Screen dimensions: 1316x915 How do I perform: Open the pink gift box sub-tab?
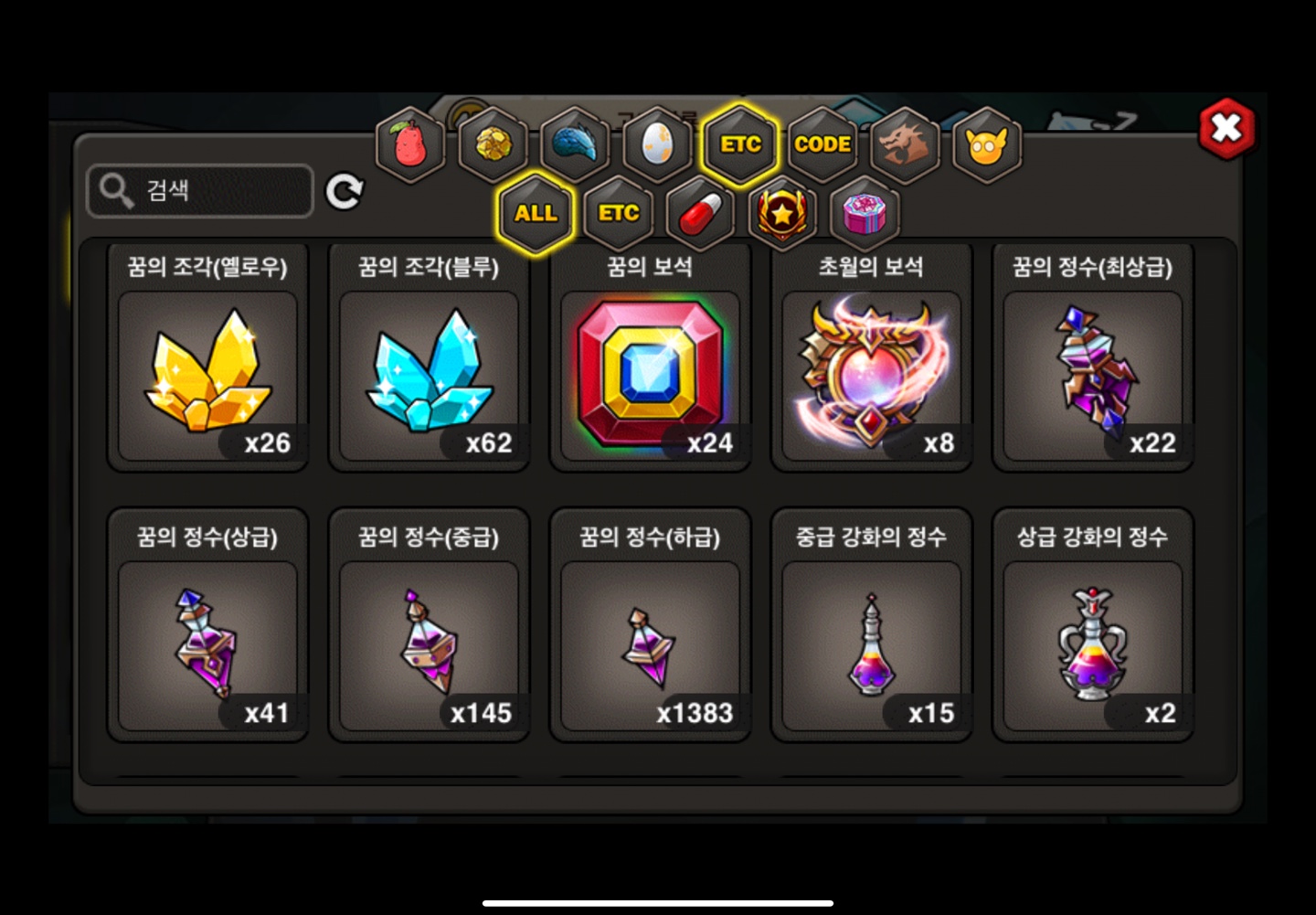tap(865, 214)
